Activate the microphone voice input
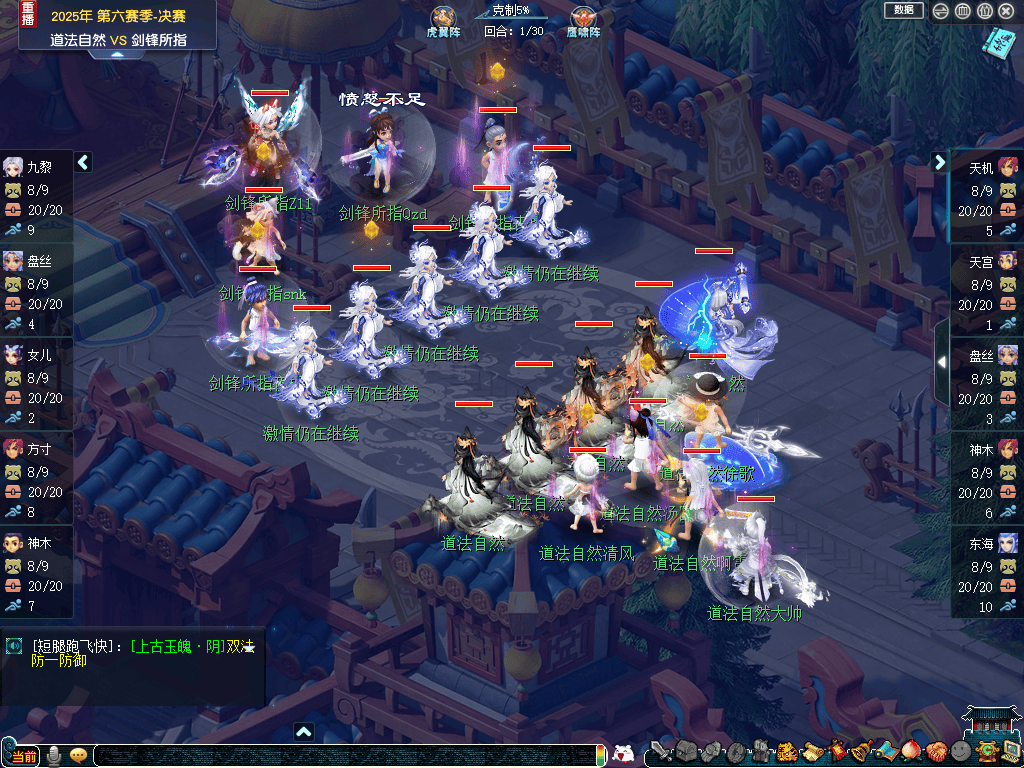 [53, 756]
